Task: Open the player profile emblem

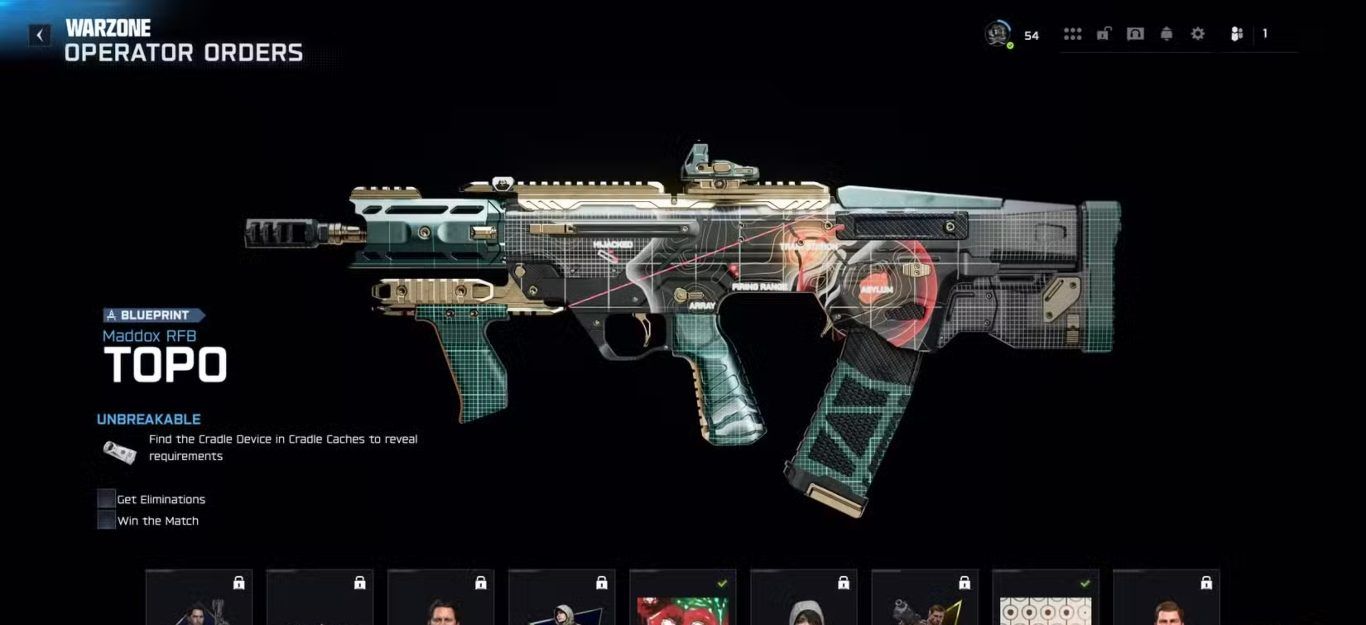Action: tap(997, 34)
